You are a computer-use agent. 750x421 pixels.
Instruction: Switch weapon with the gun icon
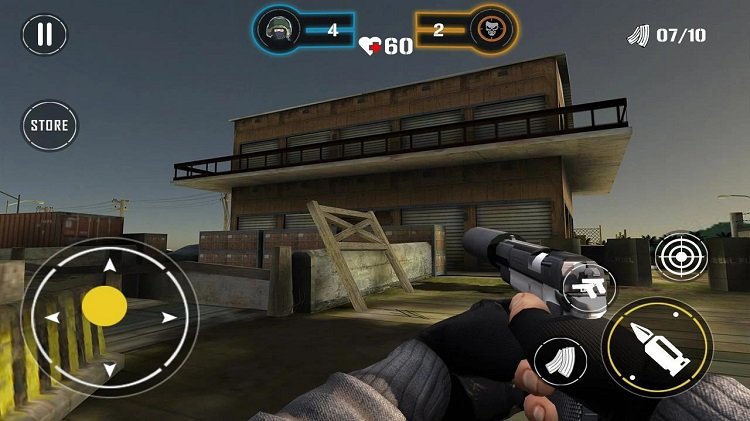click(588, 287)
